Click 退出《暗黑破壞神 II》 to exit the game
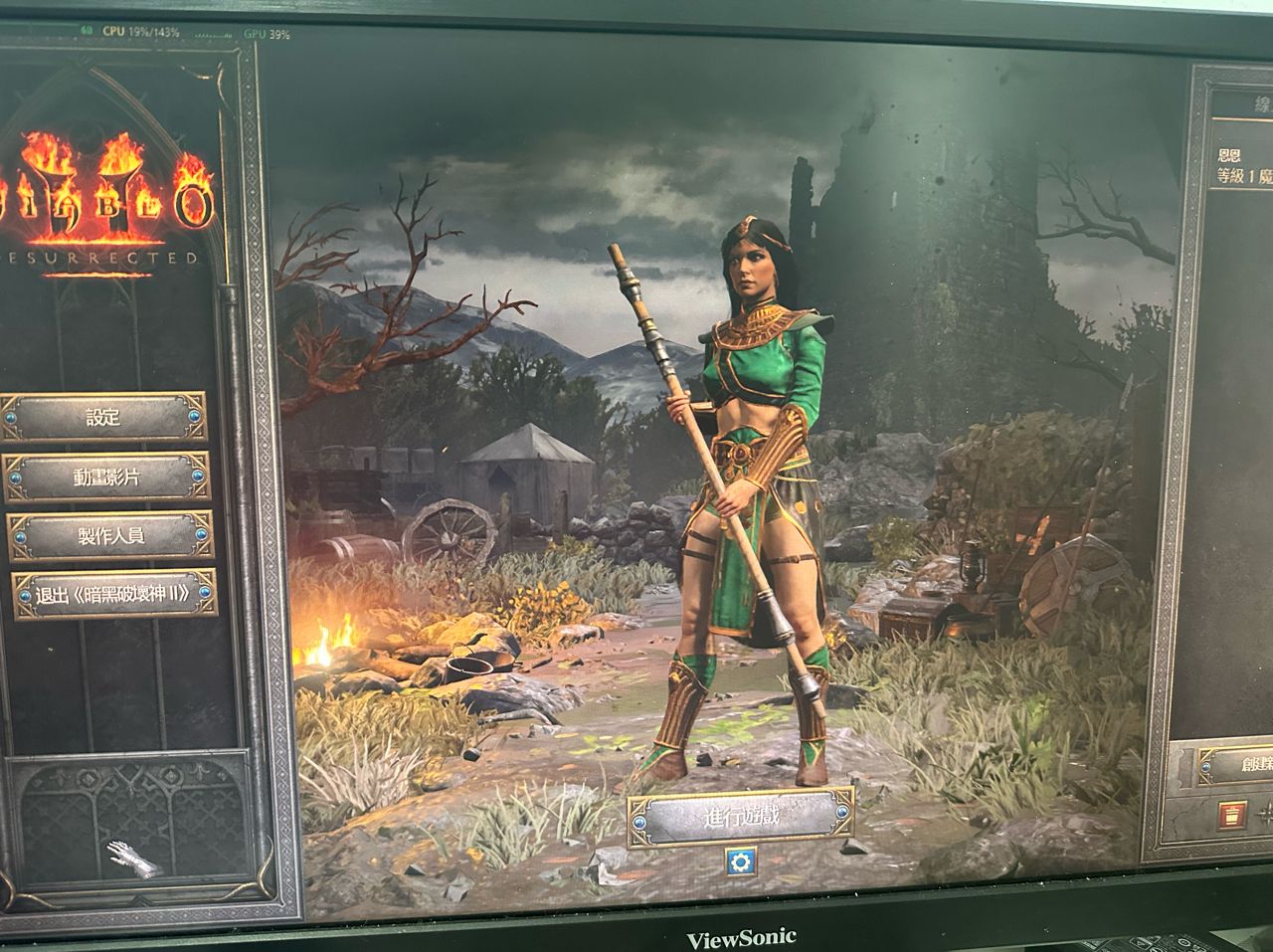Image resolution: width=1273 pixels, height=952 pixels. [113, 595]
